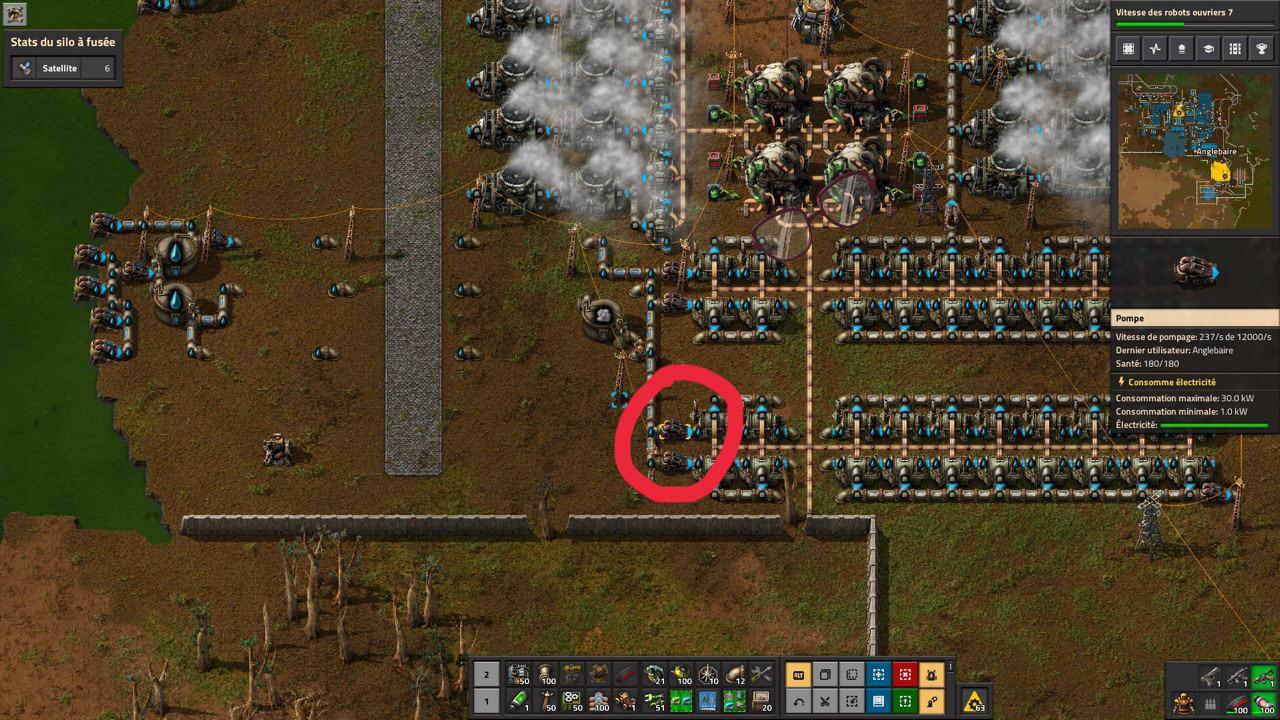Screen dimensions: 1280x720
Task: View the achievements list
Action: coord(1262,47)
